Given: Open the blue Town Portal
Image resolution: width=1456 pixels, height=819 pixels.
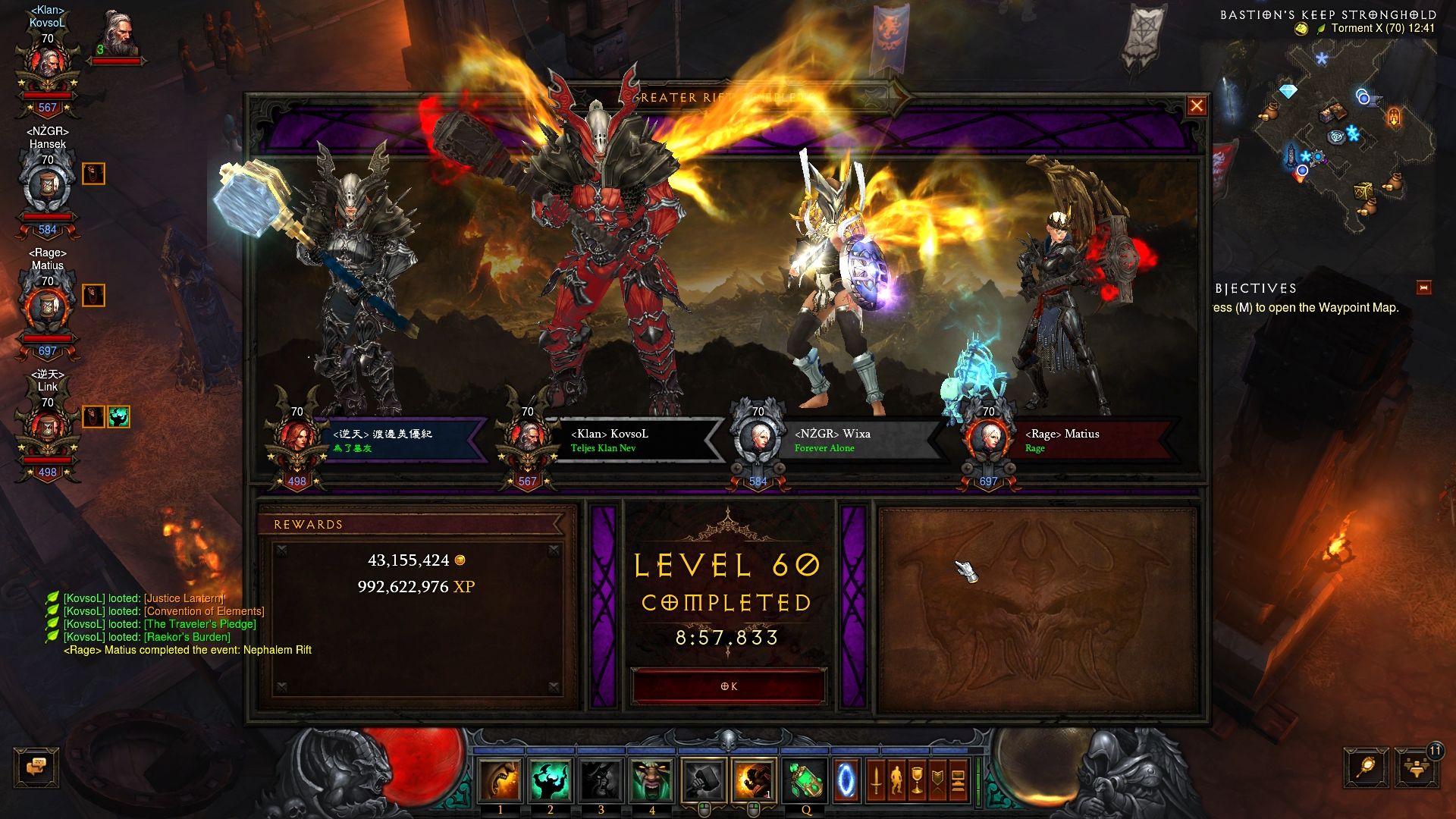Looking at the screenshot, I should 846,780.
